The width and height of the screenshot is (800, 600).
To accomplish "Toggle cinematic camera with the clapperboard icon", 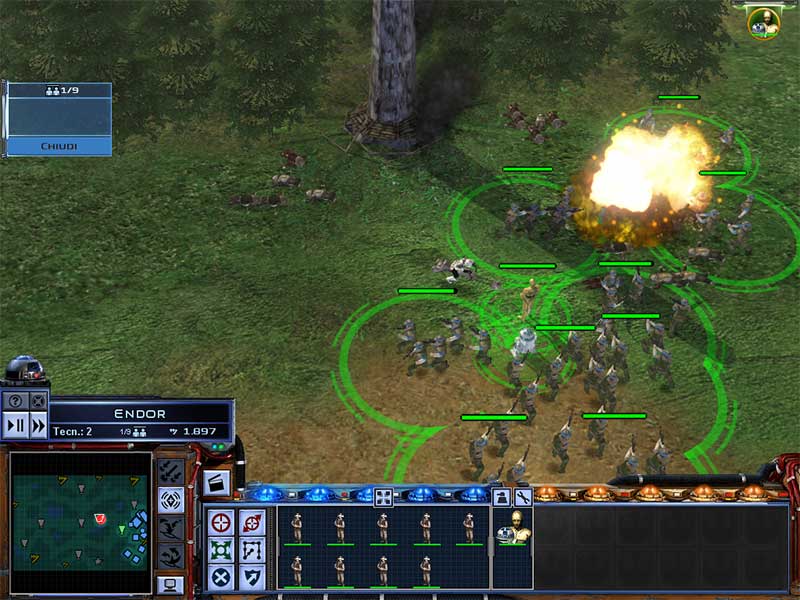I will [216, 482].
